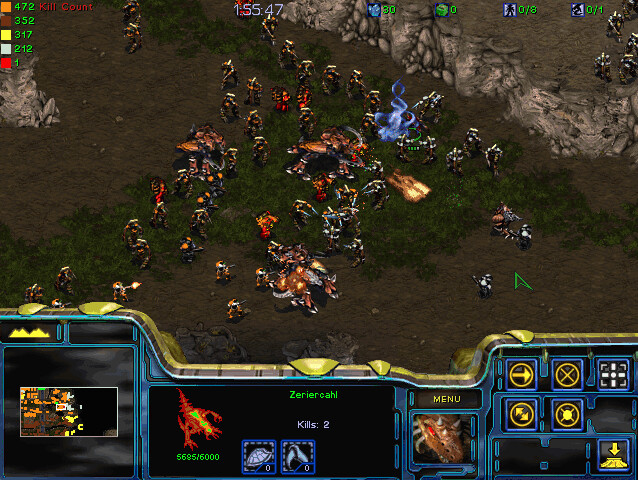Screen dimensions: 638x480
Task: Choose the Patrol command icon
Action: click(x=522, y=413)
